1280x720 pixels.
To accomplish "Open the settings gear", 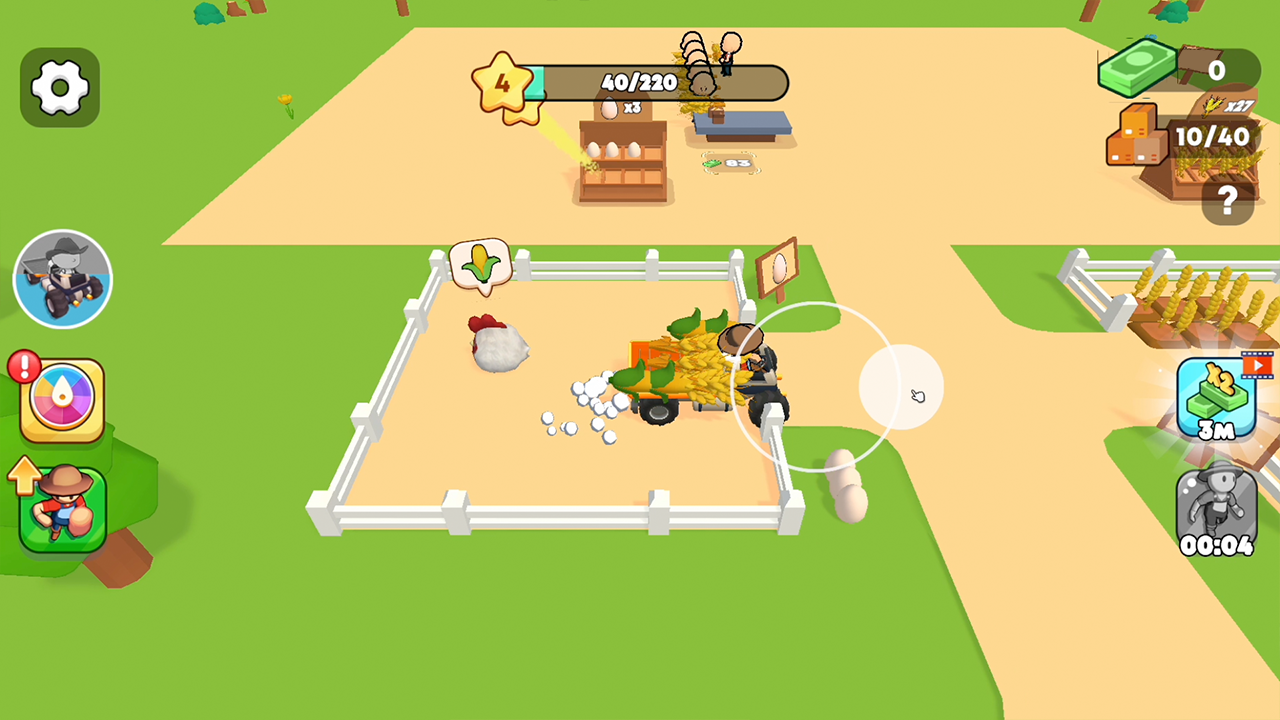I will pyautogui.click(x=60, y=85).
